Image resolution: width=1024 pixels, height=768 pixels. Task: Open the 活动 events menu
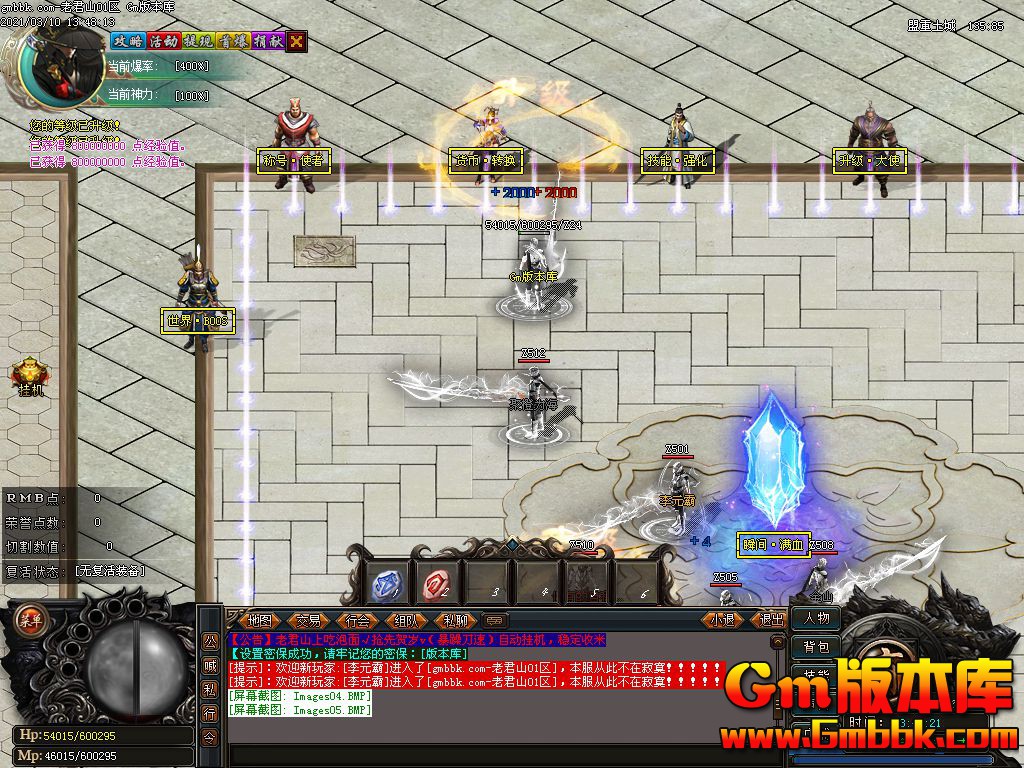coord(163,41)
